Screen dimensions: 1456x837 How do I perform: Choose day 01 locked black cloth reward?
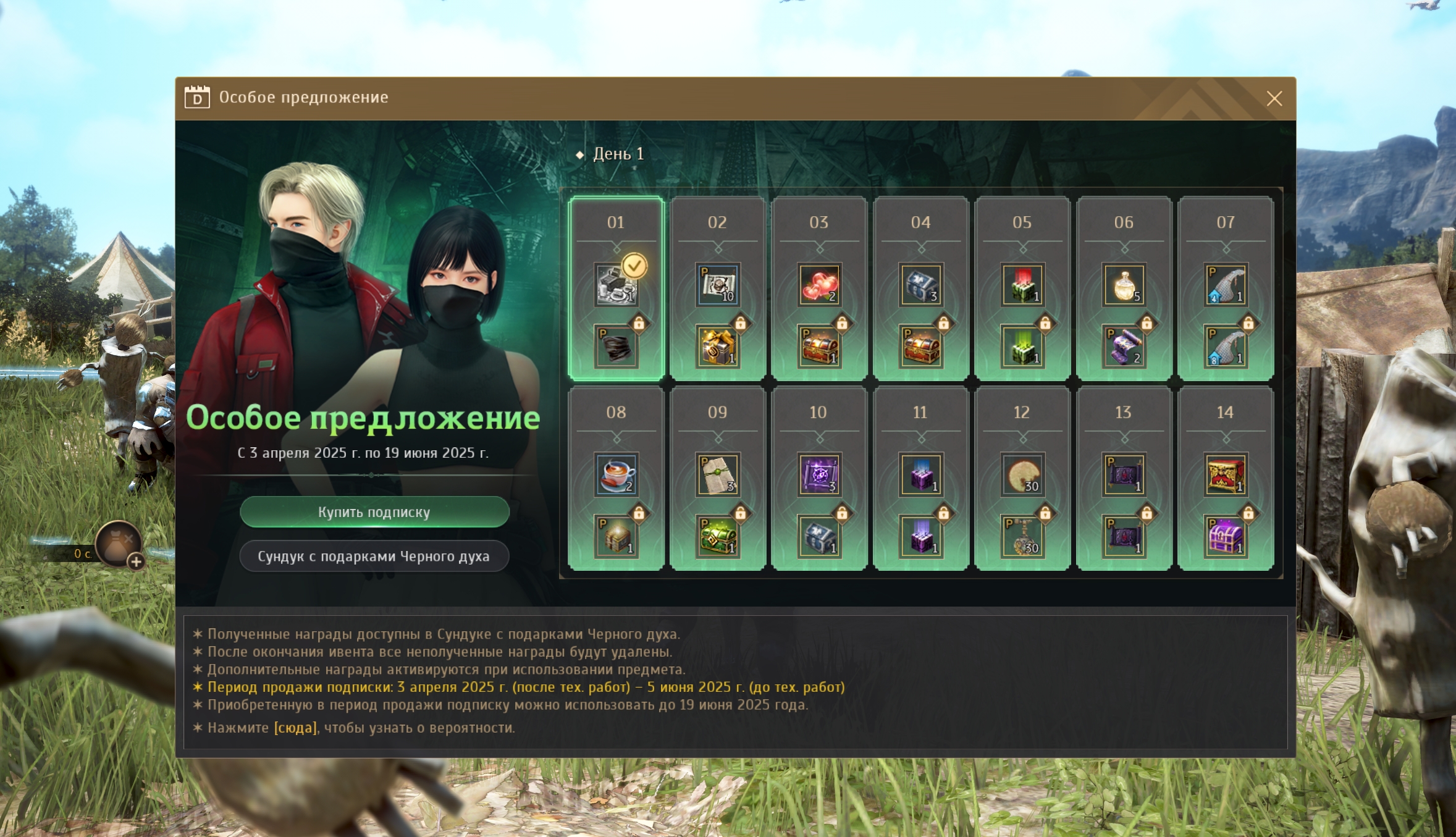pos(616,347)
